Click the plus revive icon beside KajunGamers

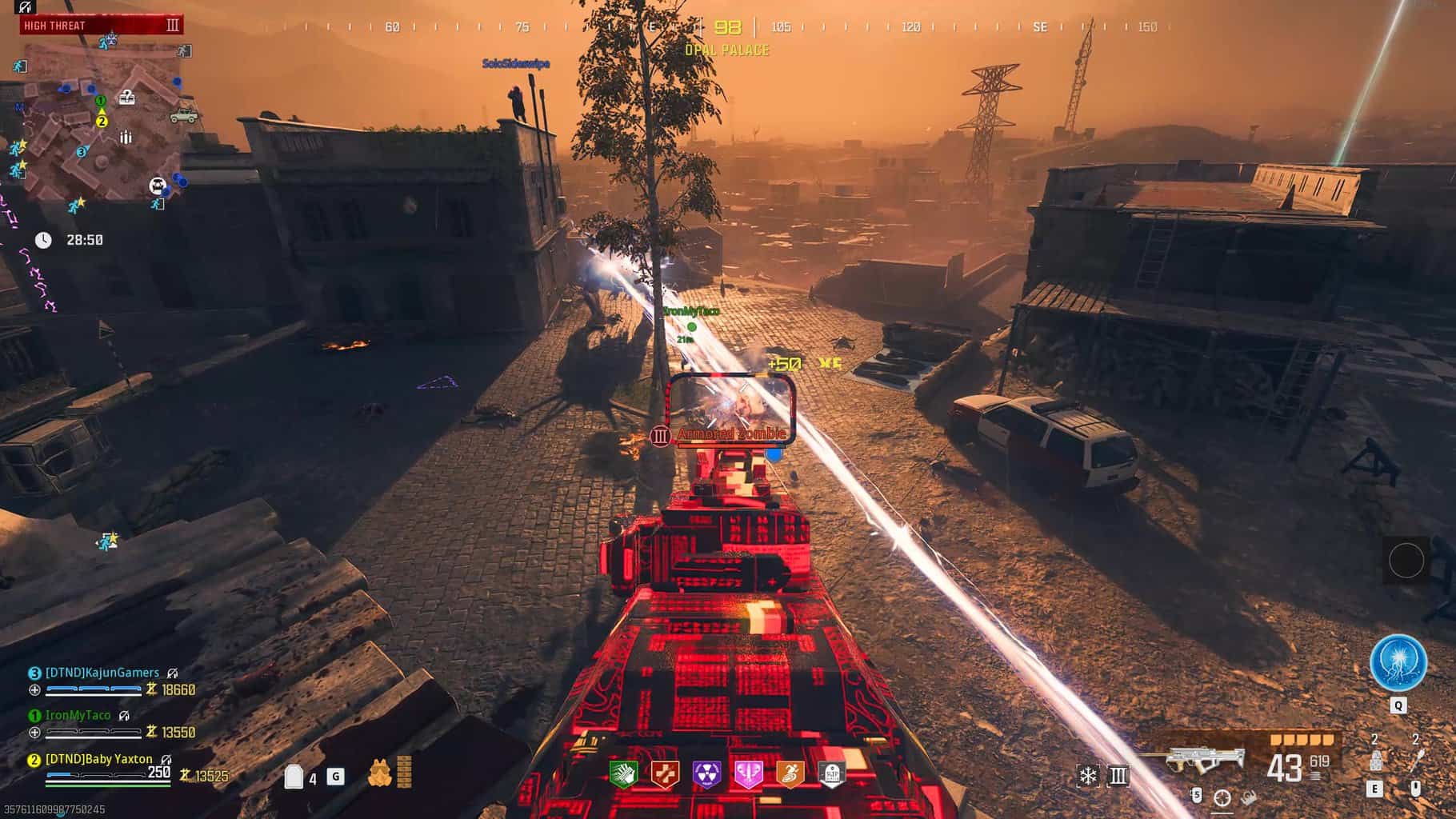35,691
